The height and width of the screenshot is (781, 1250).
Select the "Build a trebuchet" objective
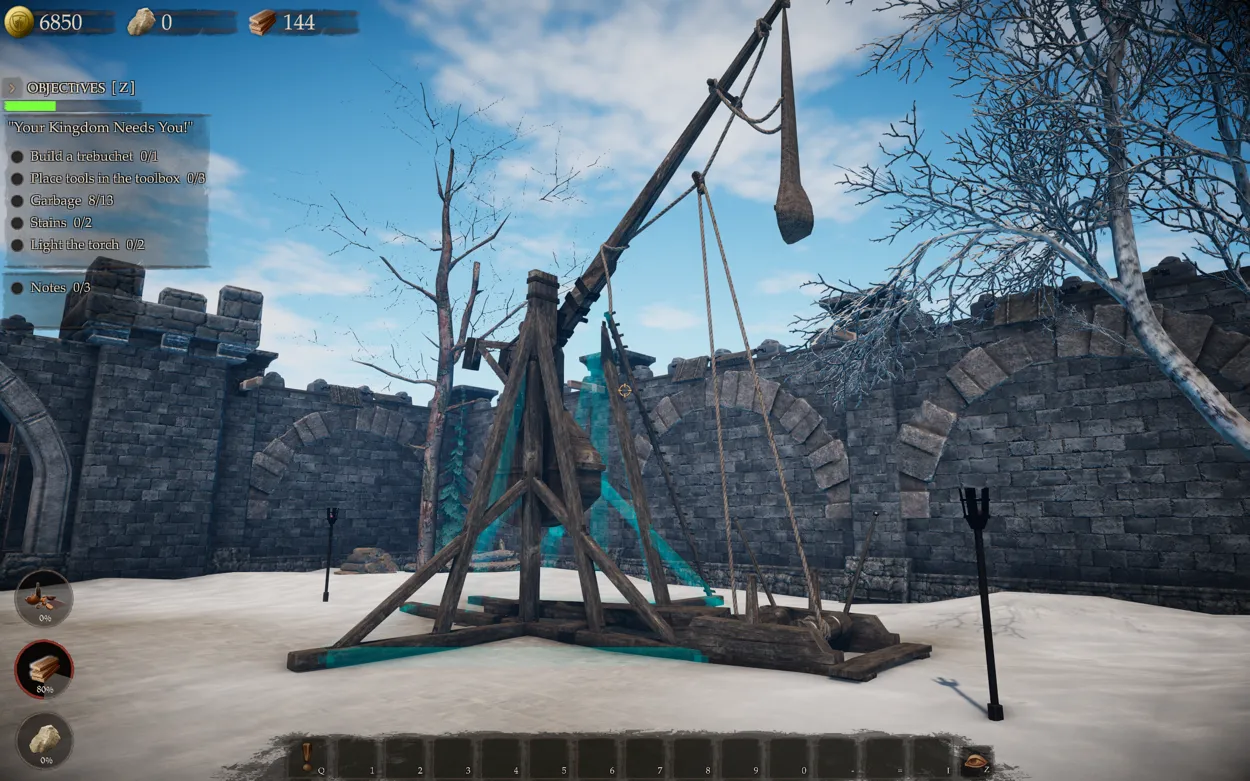(x=93, y=156)
